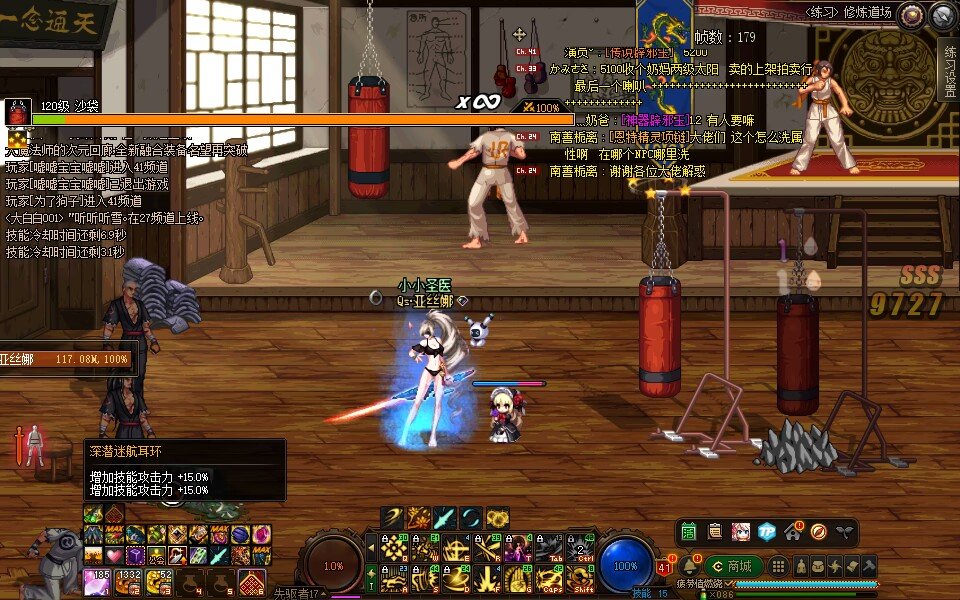Viewport: 960px width, 600px height.
Task: Open the hammer icon in the menu bar
Action: (869, 566)
